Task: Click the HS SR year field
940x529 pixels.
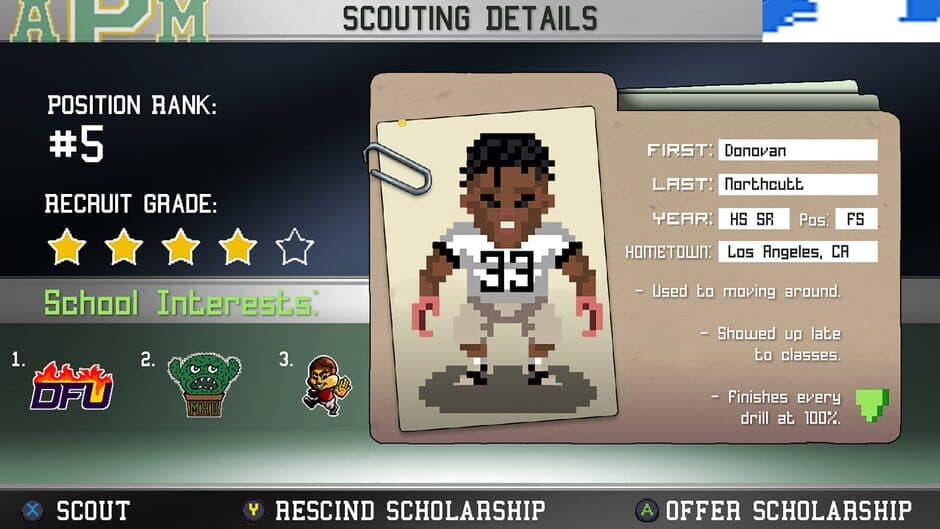Action: [x=754, y=218]
